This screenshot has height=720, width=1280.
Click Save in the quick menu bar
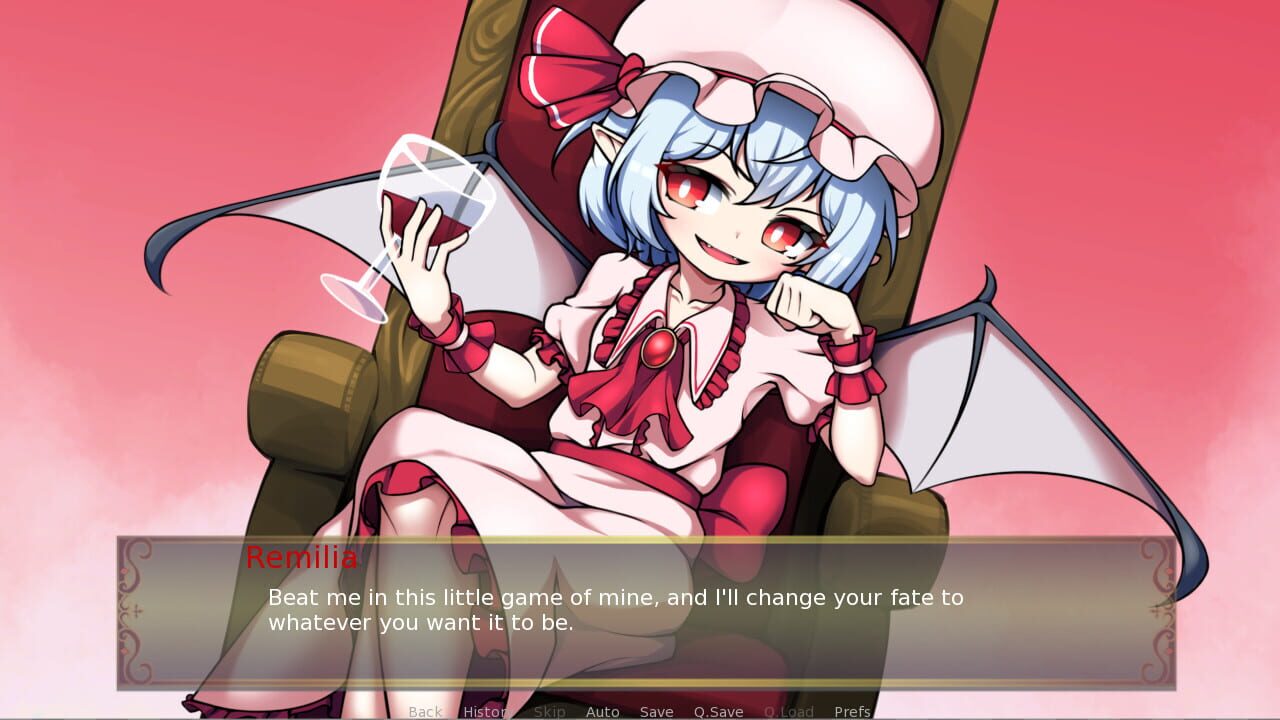click(656, 711)
